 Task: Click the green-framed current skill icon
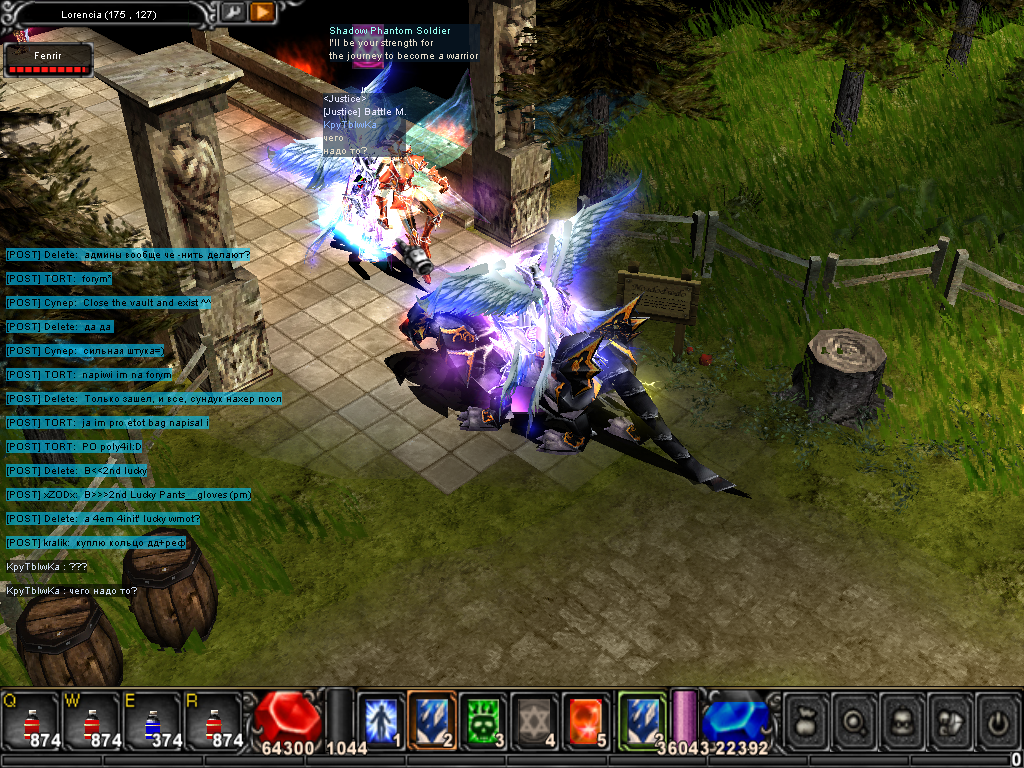[641, 719]
